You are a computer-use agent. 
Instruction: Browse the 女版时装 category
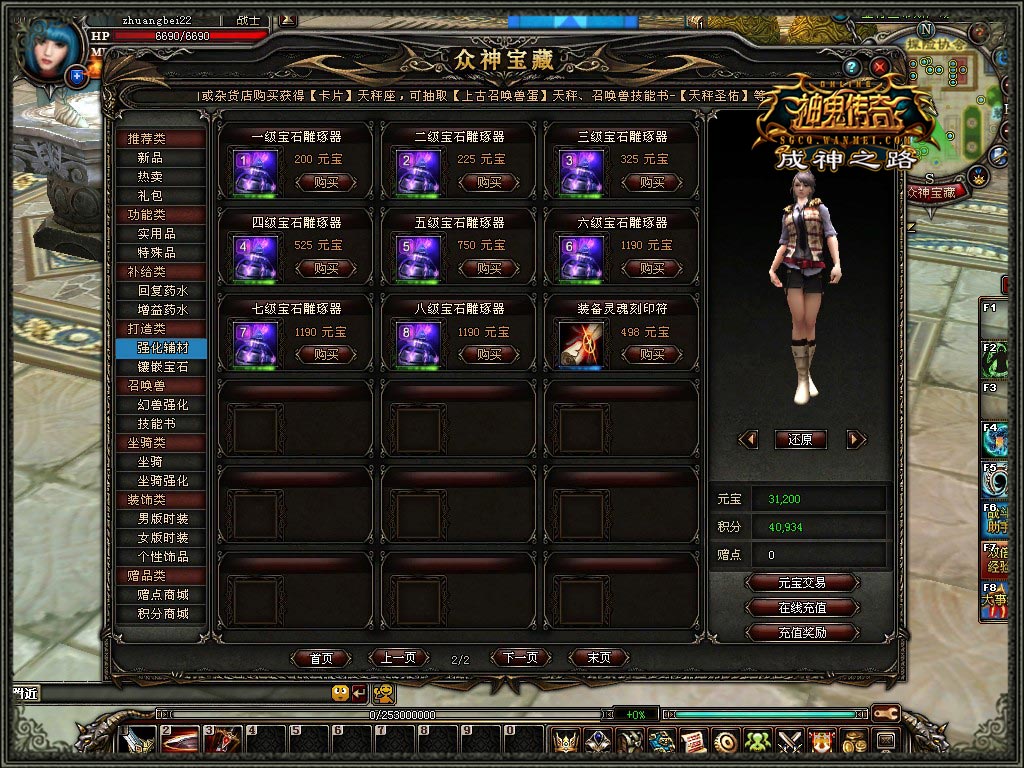click(162, 537)
